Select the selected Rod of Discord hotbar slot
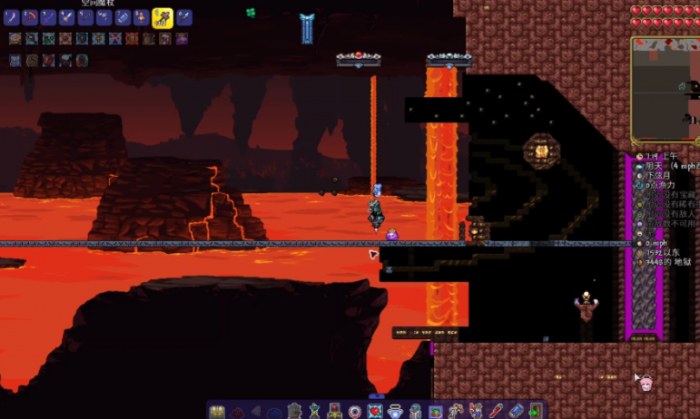Image resolution: width=700 pixels, height=419 pixels. pos(163,18)
